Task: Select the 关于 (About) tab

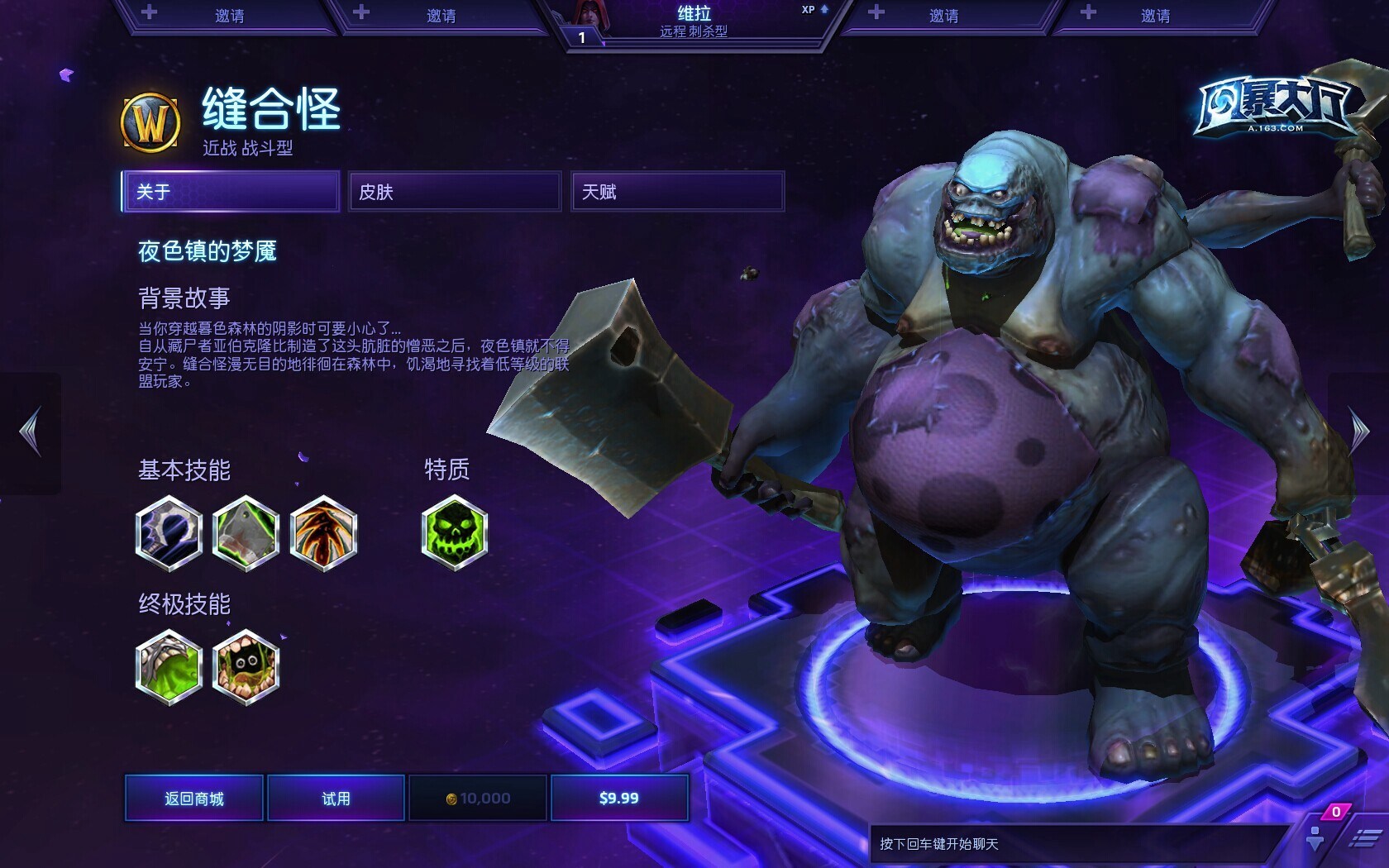Action: (x=231, y=192)
